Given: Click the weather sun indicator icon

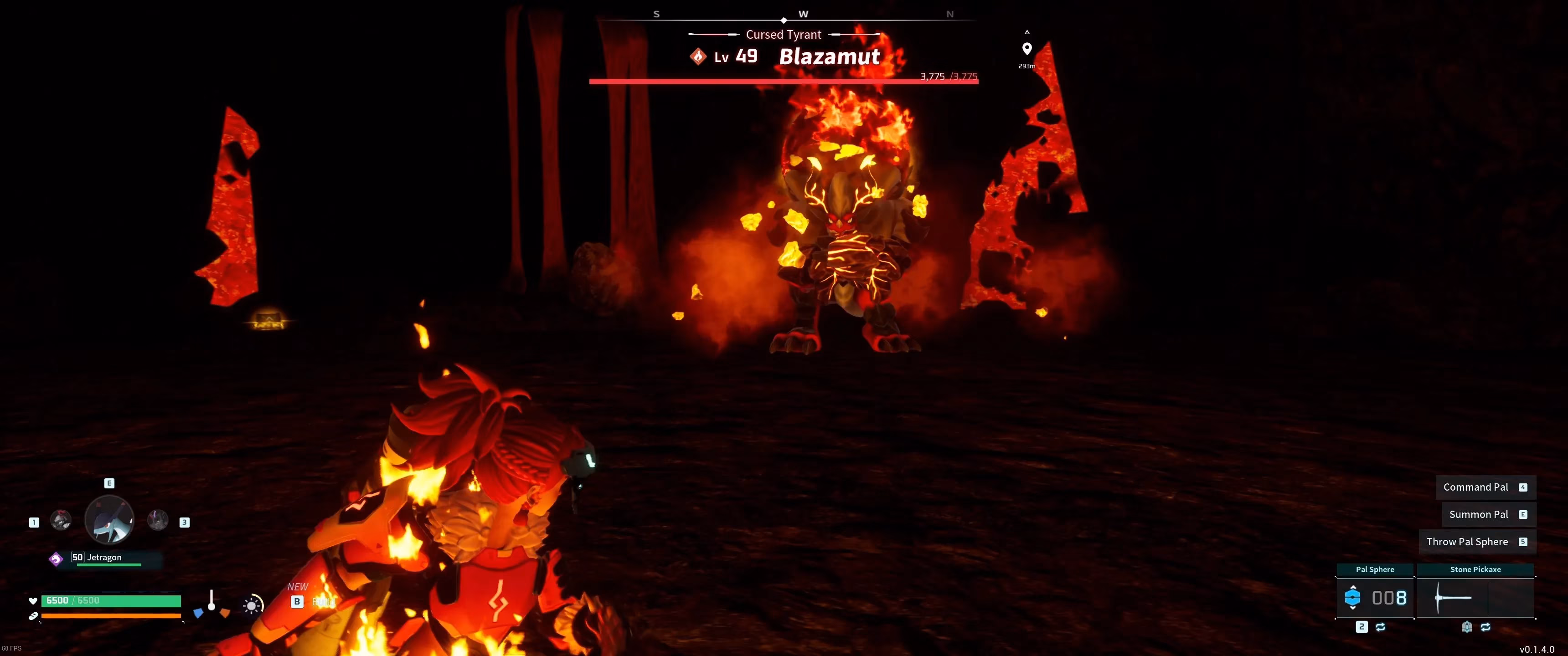Looking at the screenshot, I should (x=252, y=605).
